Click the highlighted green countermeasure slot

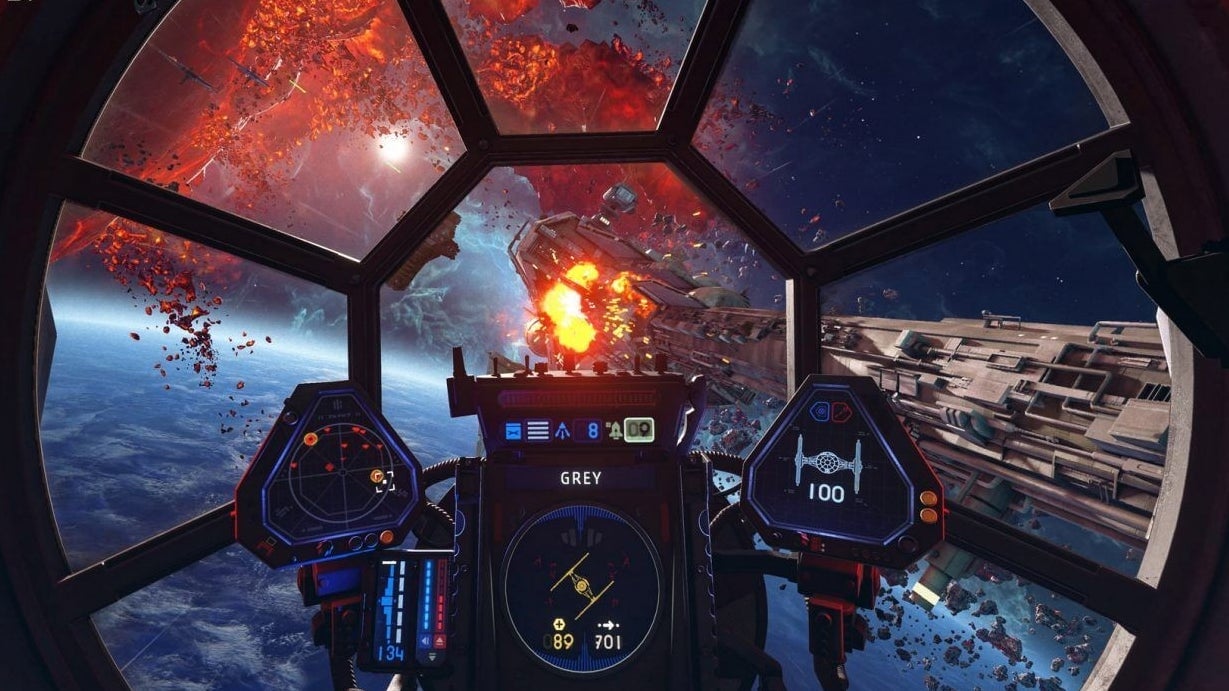639,430
